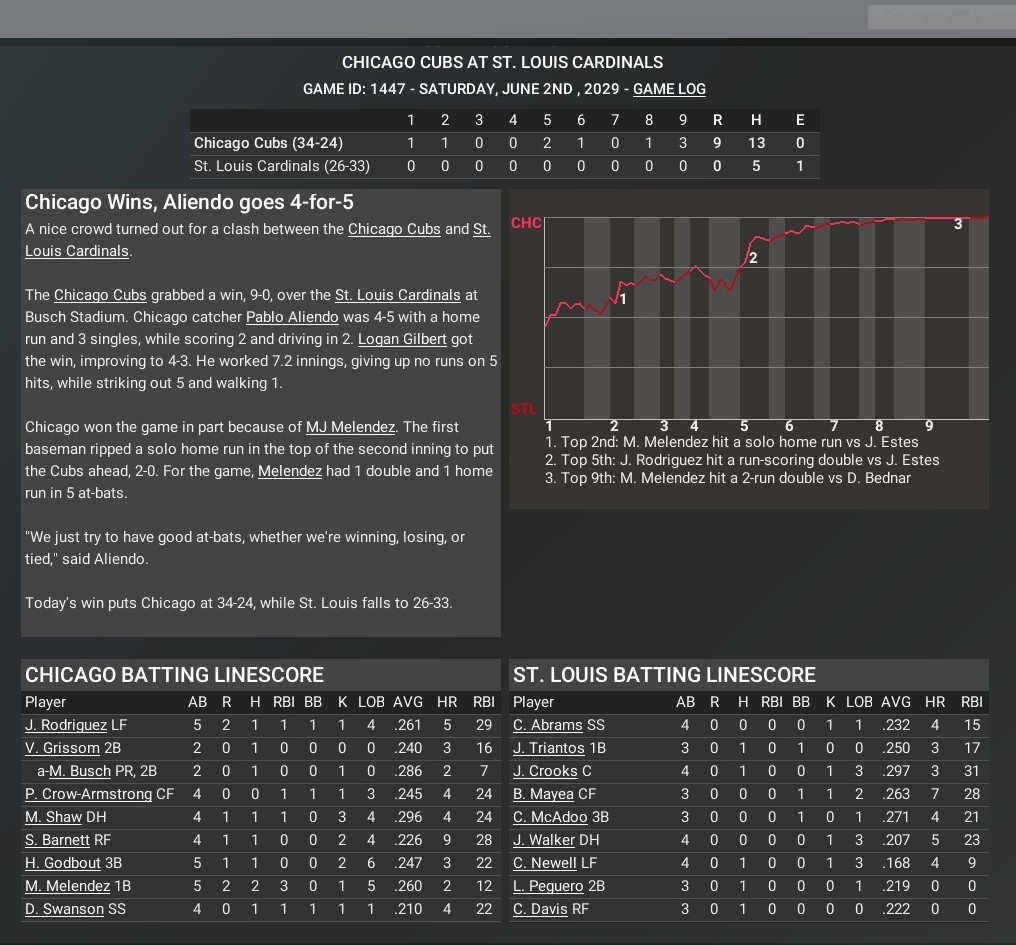This screenshot has height=945, width=1016.
Task: Select H. Godbout in batting list
Action: coord(63,863)
